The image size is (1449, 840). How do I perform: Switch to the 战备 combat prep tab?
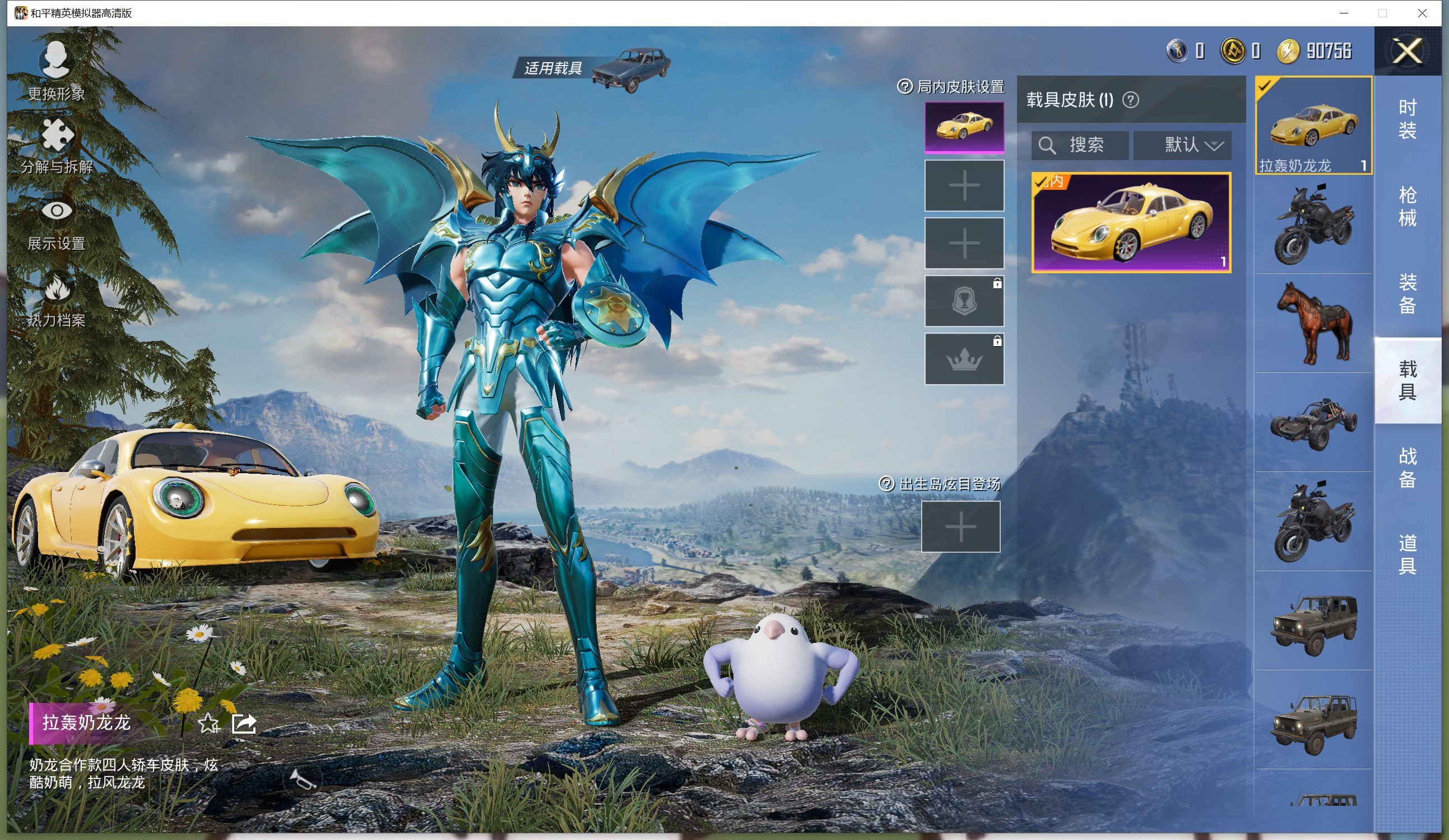(x=1407, y=467)
